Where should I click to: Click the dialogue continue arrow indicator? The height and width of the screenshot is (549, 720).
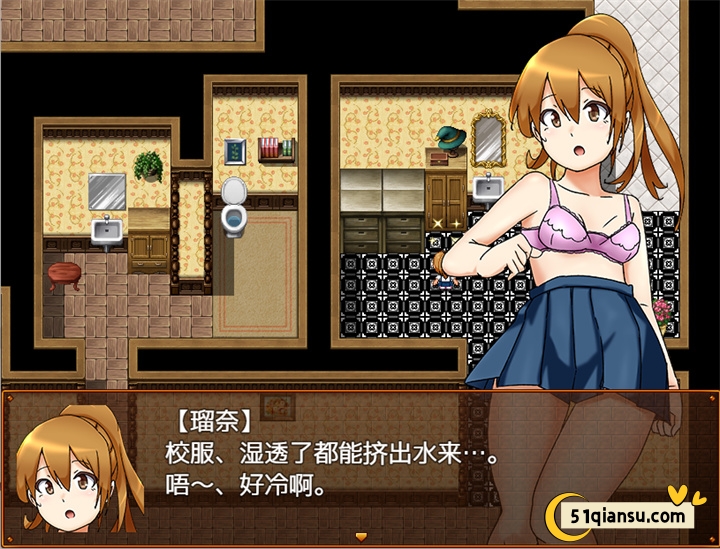pos(360,537)
